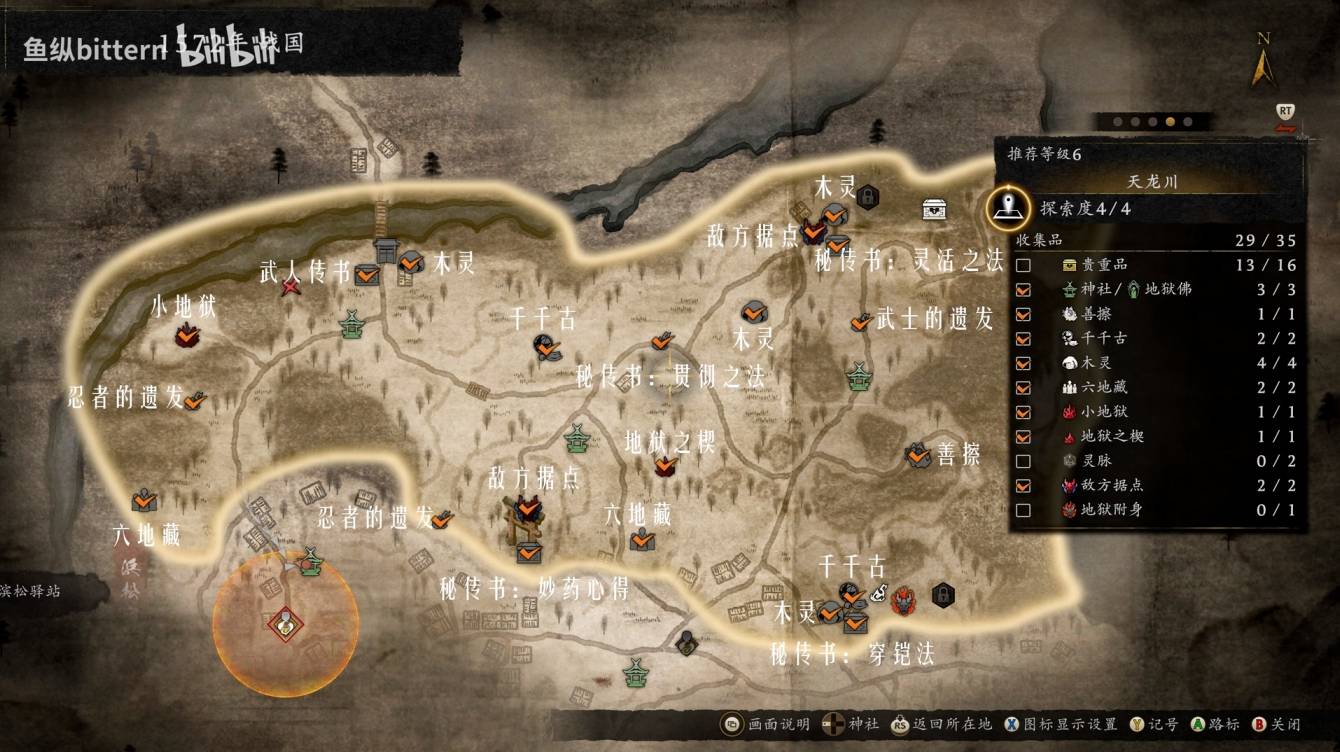Toggle the 地狱之楔 legend checkbox
Viewport: 1340px width, 752px height.
click(x=1023, y=437)
